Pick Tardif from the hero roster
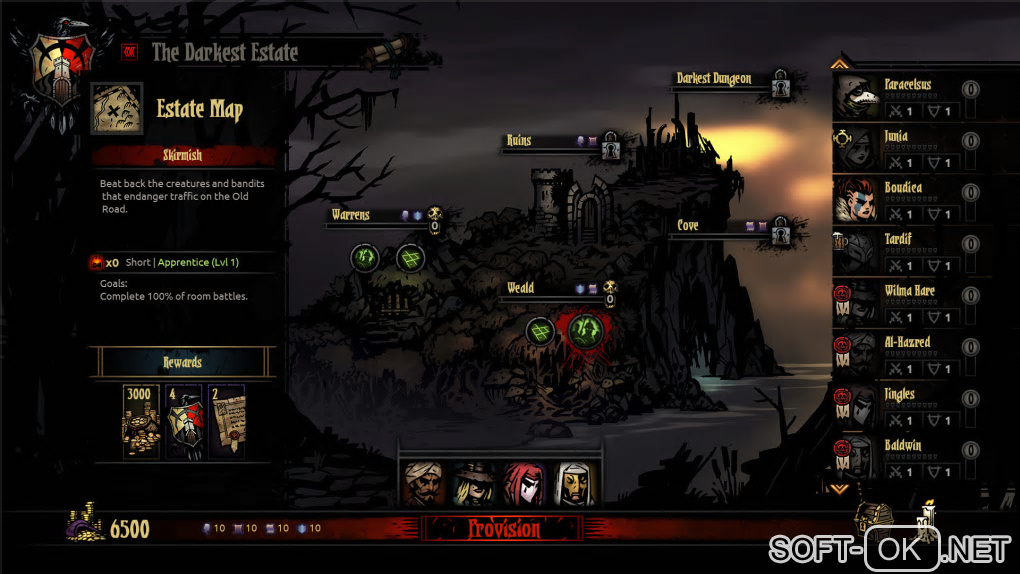 pyautogui.click(x=909, y=252)
